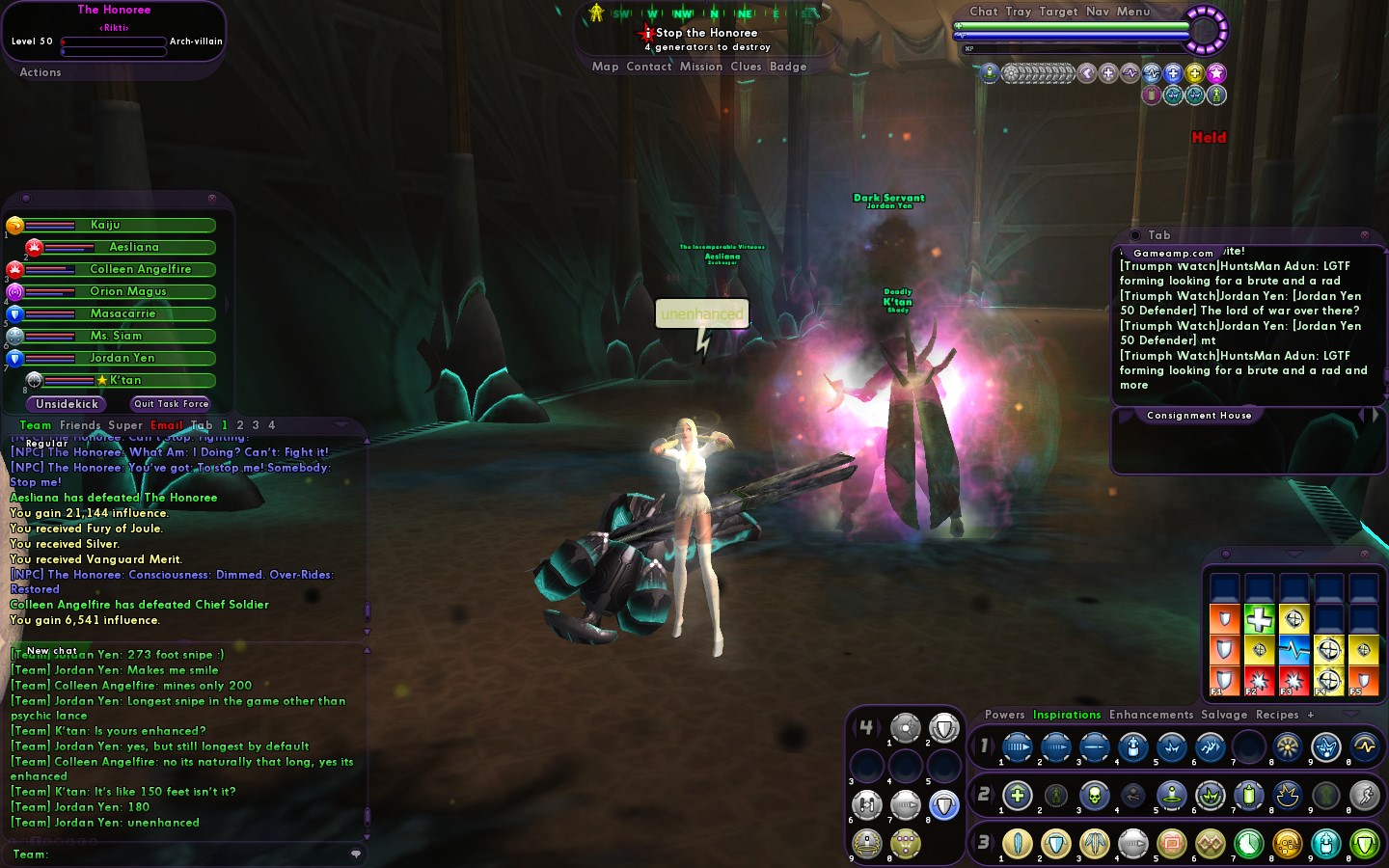Switch to the Friends chat tab
1389x868 pixels.
coord(80,425)
